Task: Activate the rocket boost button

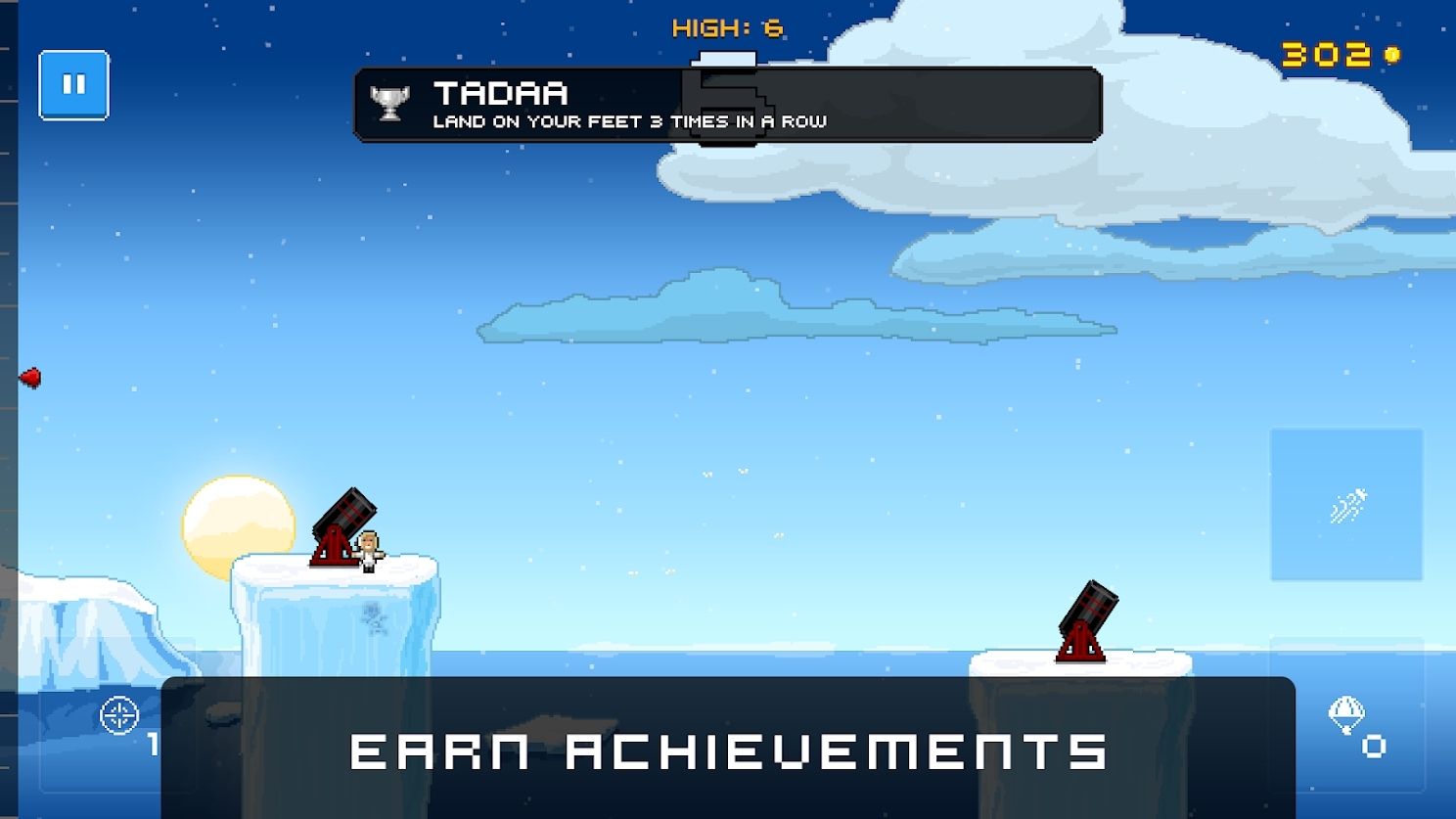Action: pos(1346,505)
